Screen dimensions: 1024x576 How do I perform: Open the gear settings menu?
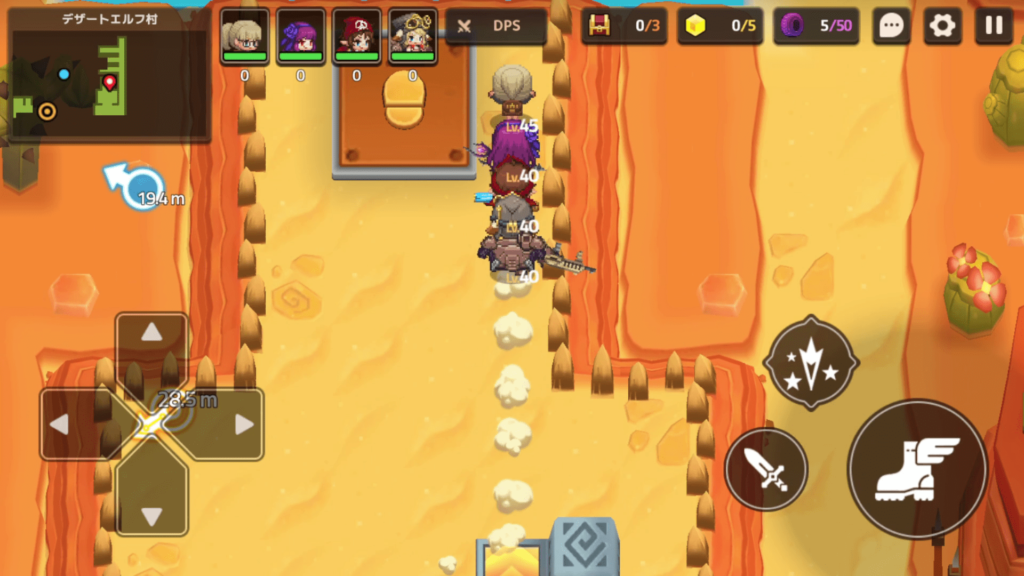pos(942,26)
